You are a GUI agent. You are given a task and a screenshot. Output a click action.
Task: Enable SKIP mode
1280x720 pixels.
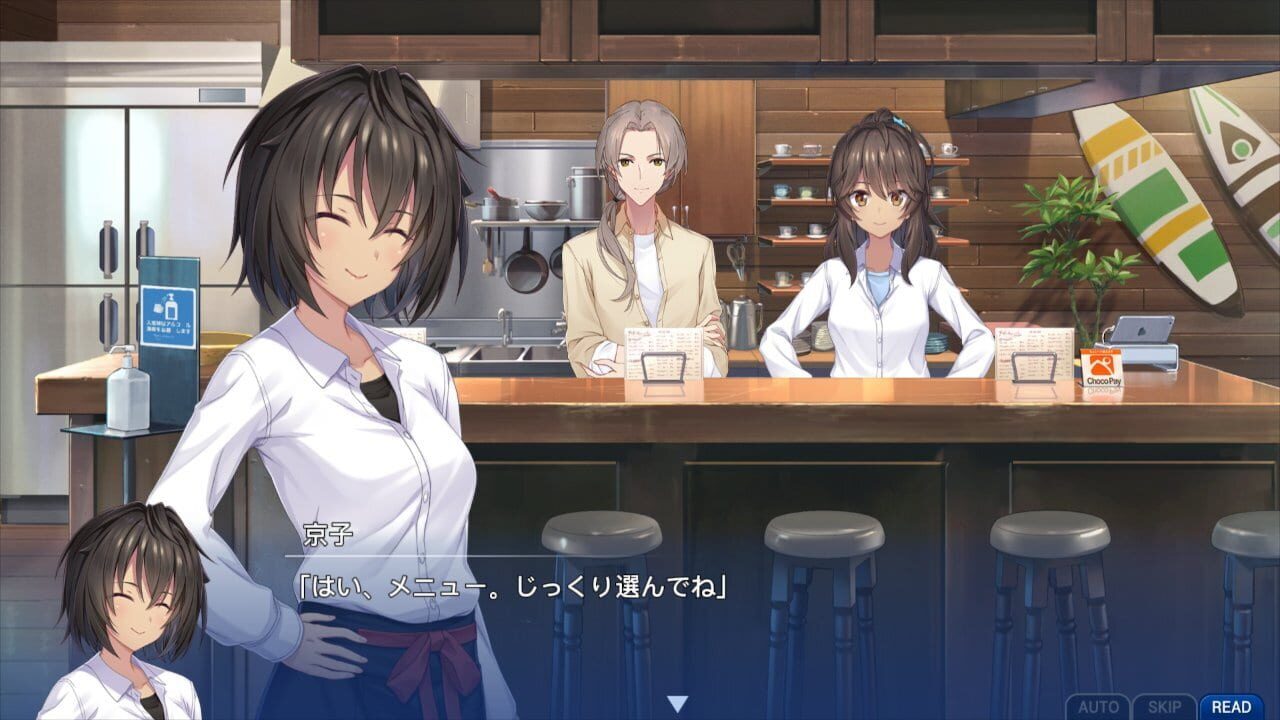click(1166, 705)
